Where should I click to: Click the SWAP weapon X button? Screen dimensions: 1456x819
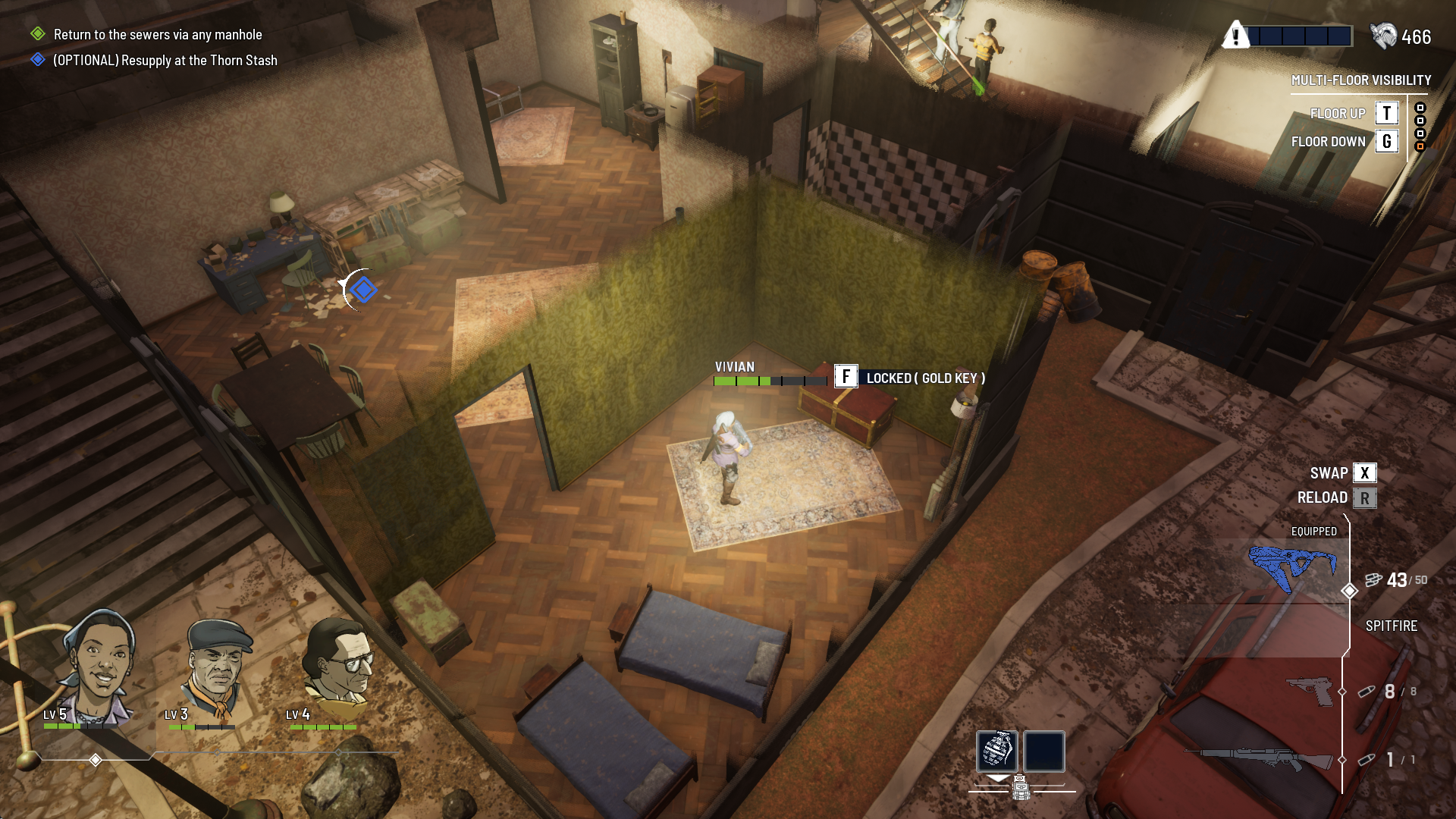tap(1365, 472)
